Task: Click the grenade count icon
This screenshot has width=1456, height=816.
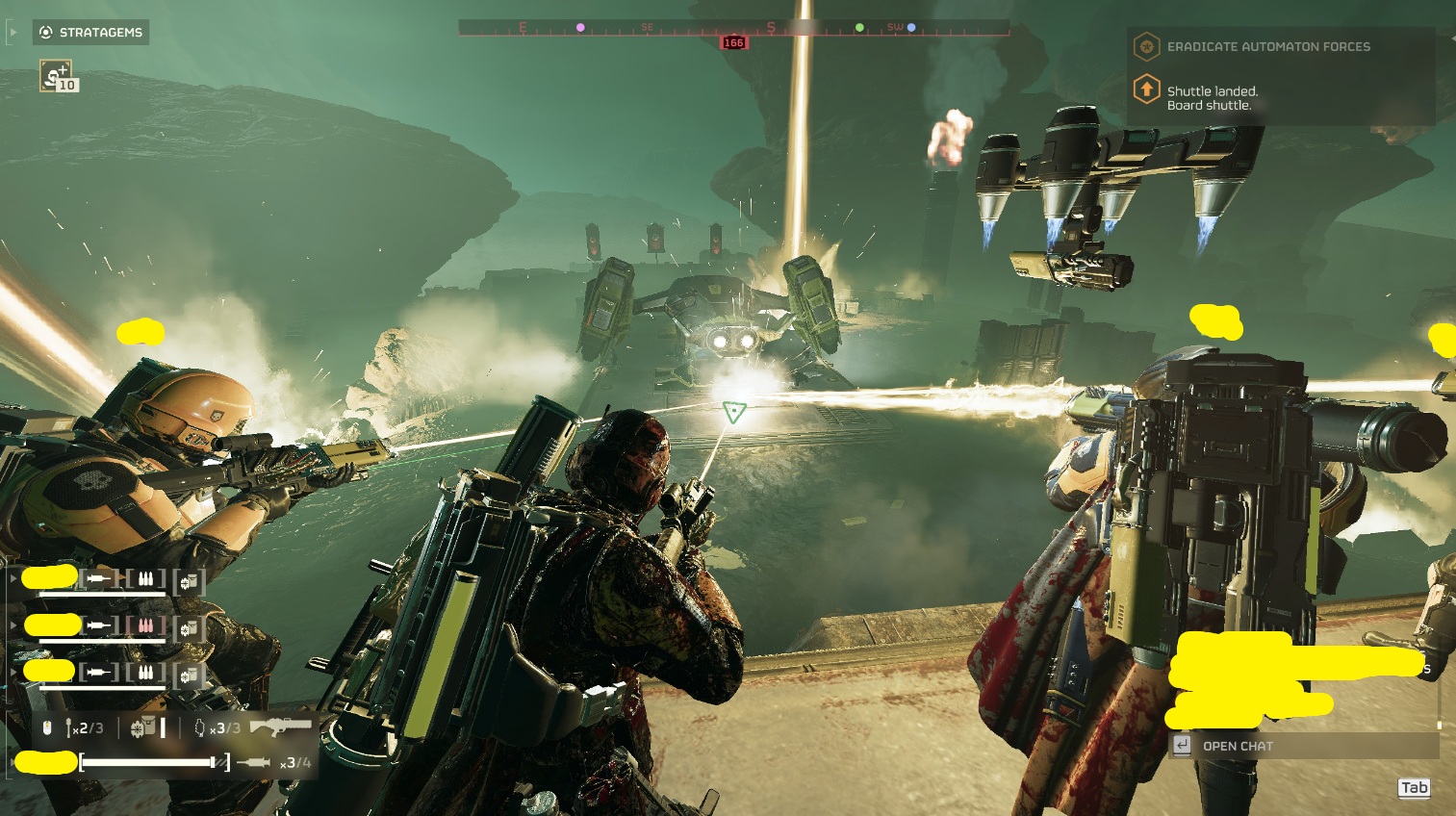Action: tap(200, 728)
